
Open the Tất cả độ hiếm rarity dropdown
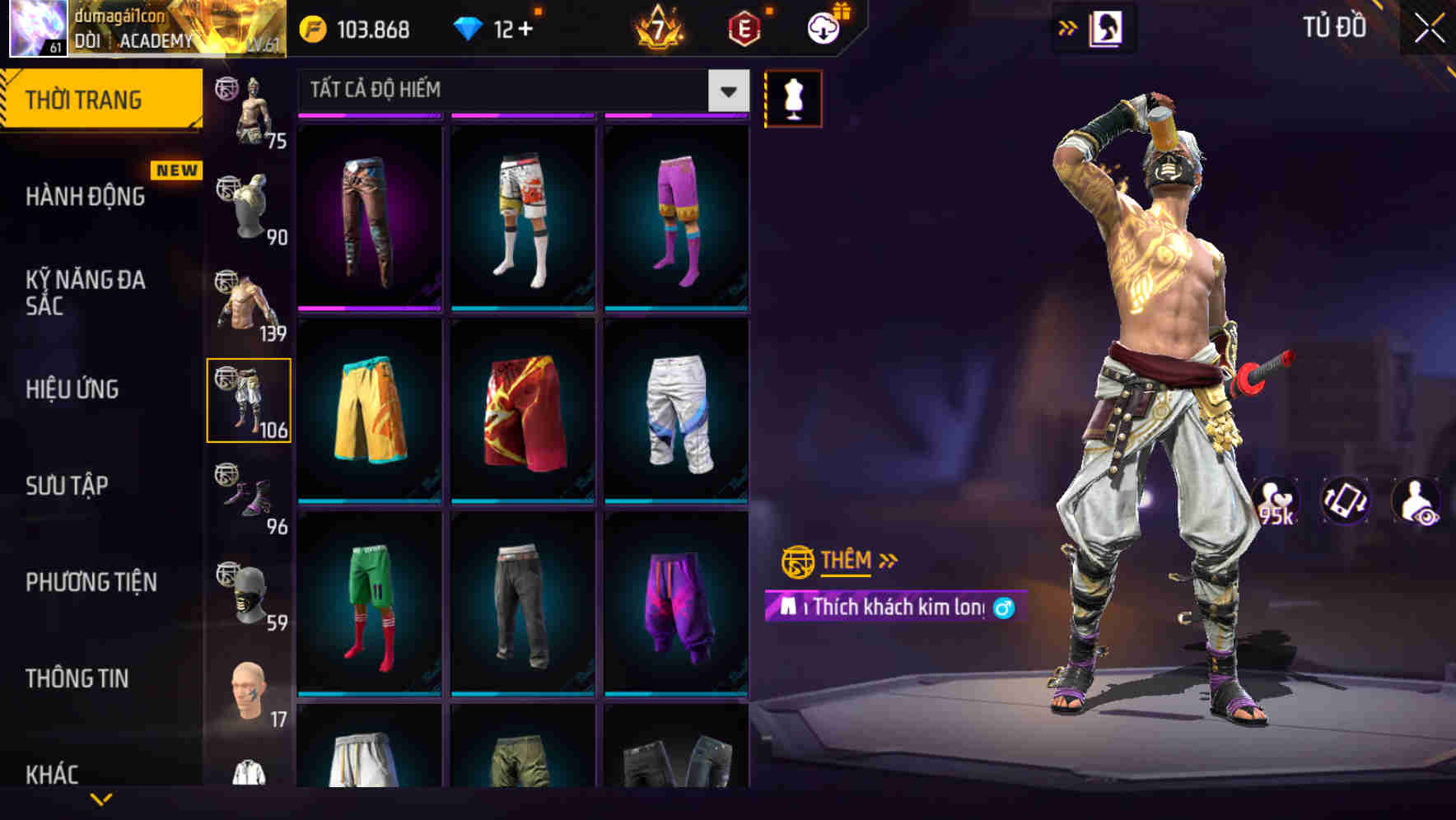pyautogui.click(x=520, y=90)
